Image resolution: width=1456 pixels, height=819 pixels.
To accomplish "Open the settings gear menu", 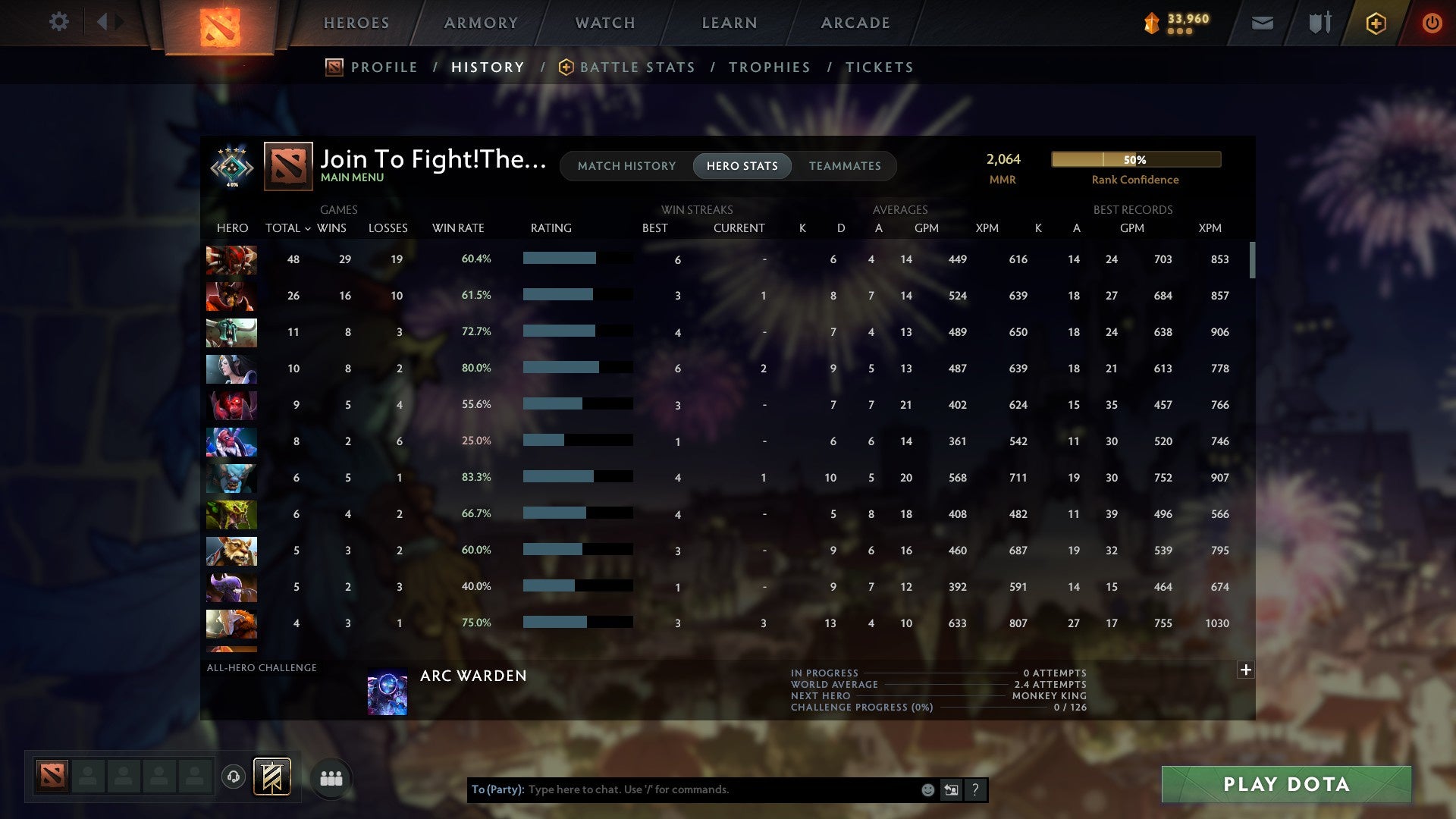I will pos(58,22).
